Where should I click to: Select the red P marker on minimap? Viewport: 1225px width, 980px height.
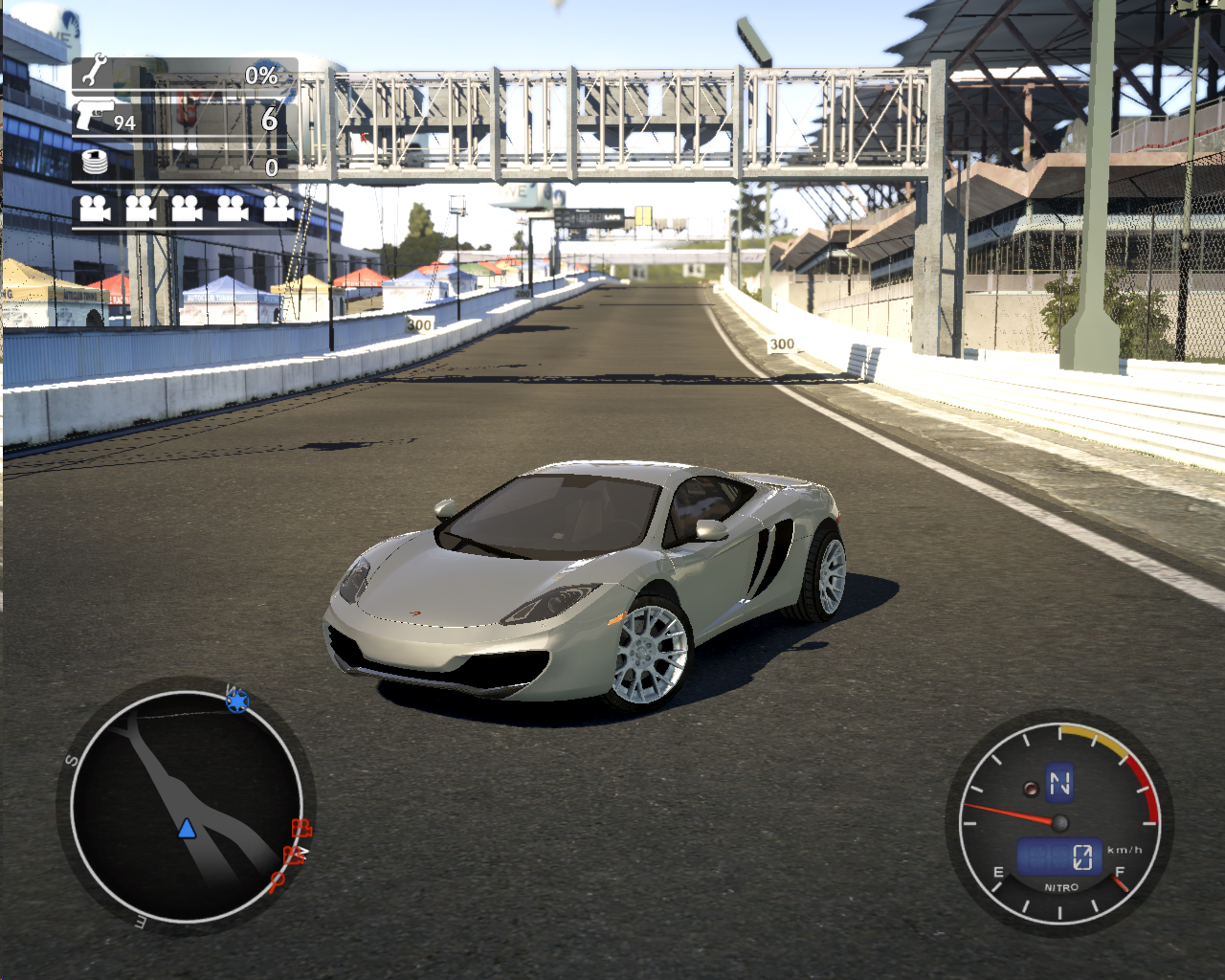click(x=277, y=881)
